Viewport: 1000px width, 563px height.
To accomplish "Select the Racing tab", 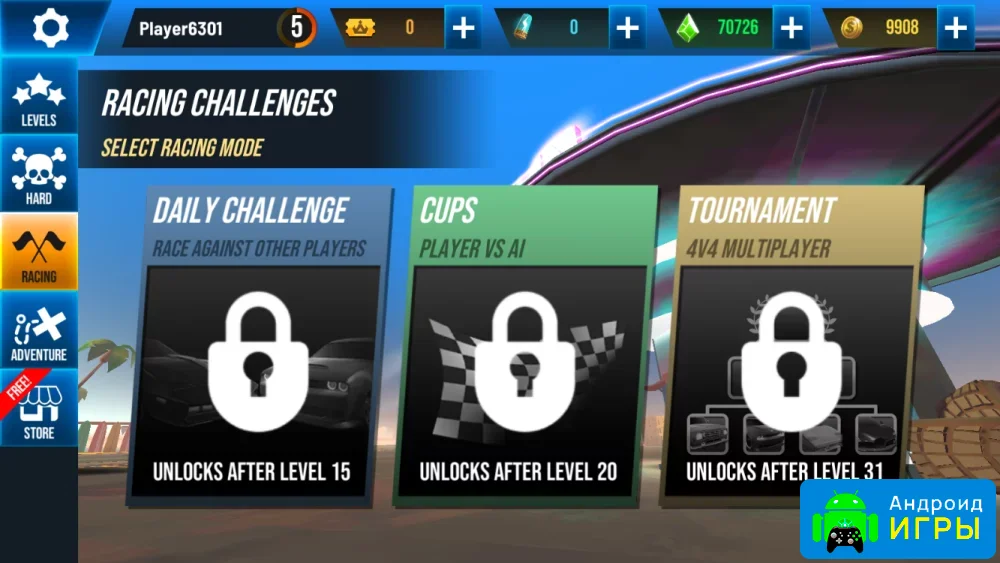I will point(39,253).
